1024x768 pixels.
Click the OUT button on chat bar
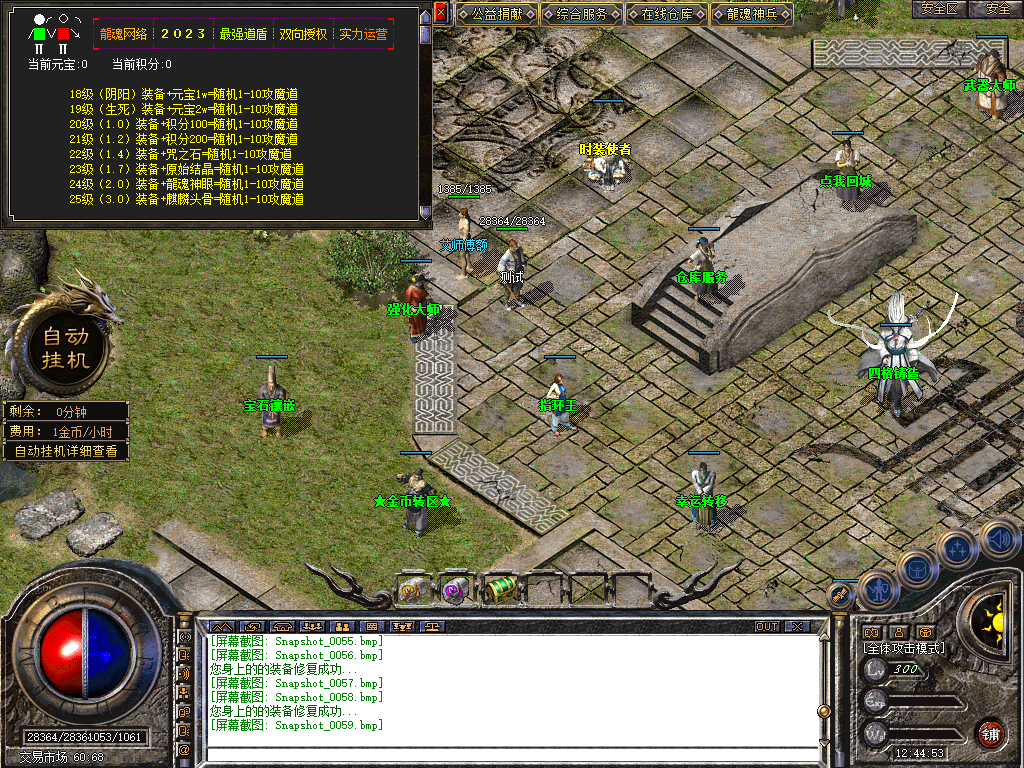767,627
